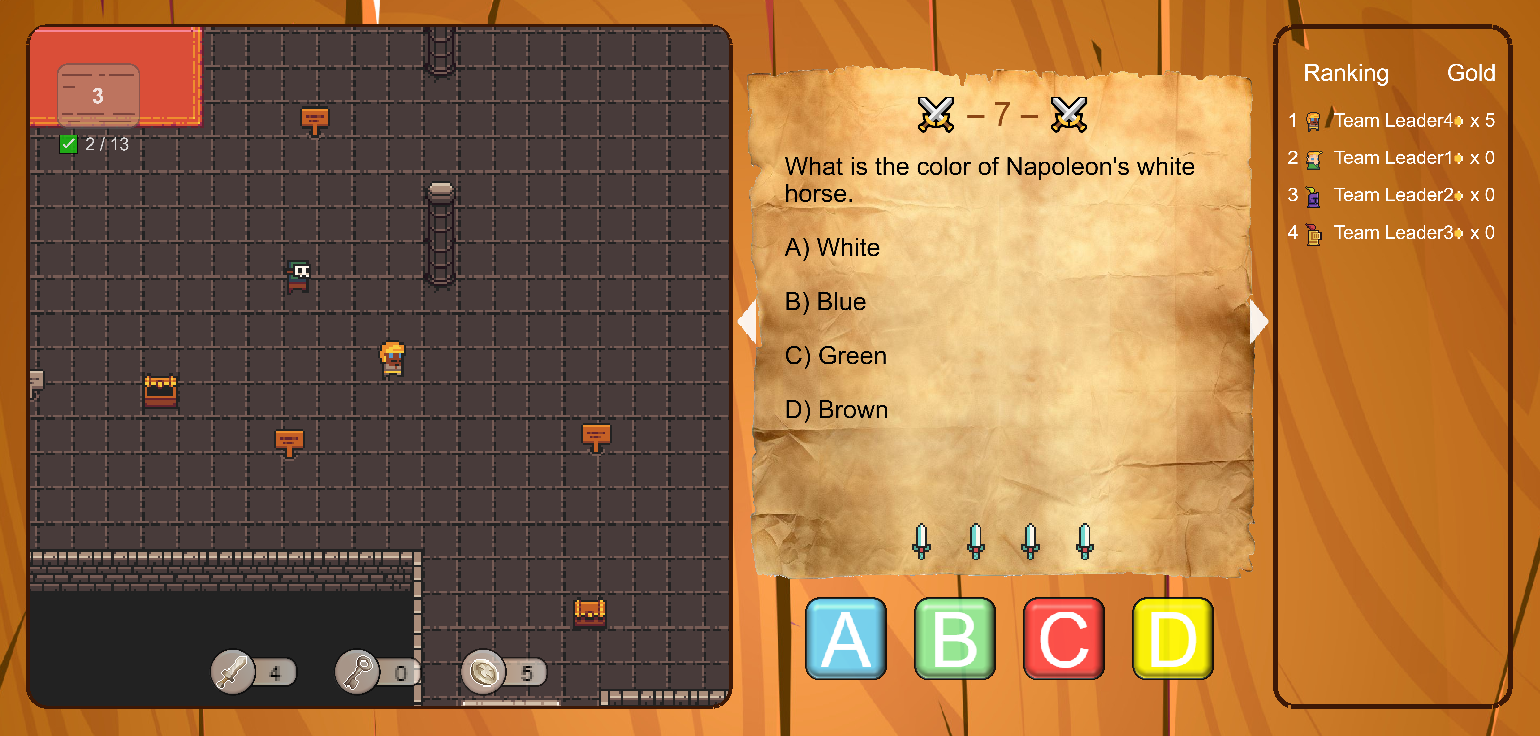Click the crossed swords icon right of round 7

pyautogui.click(x=1069, y=113)
